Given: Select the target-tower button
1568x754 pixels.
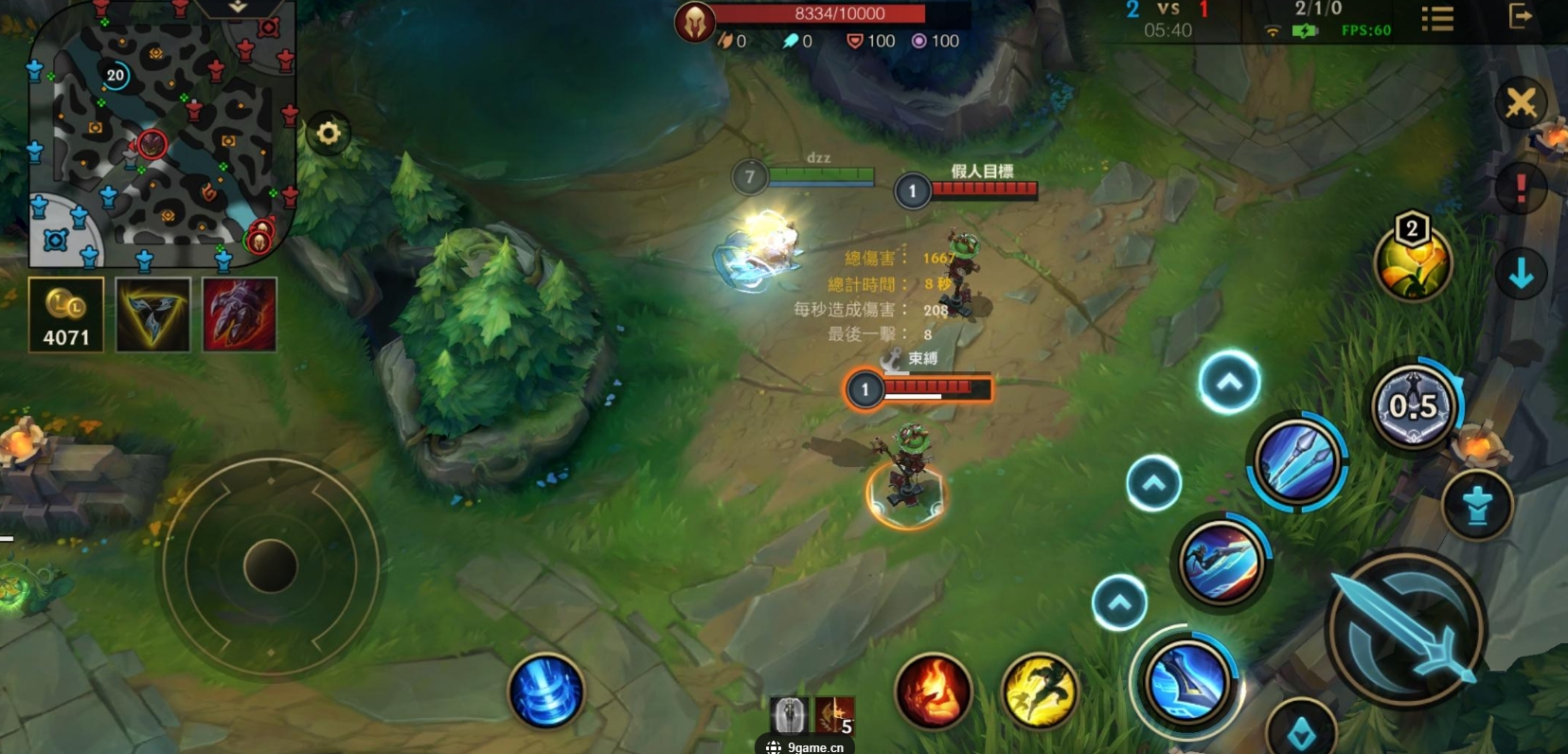Looking at the screenshot, I should point(1477,505).
